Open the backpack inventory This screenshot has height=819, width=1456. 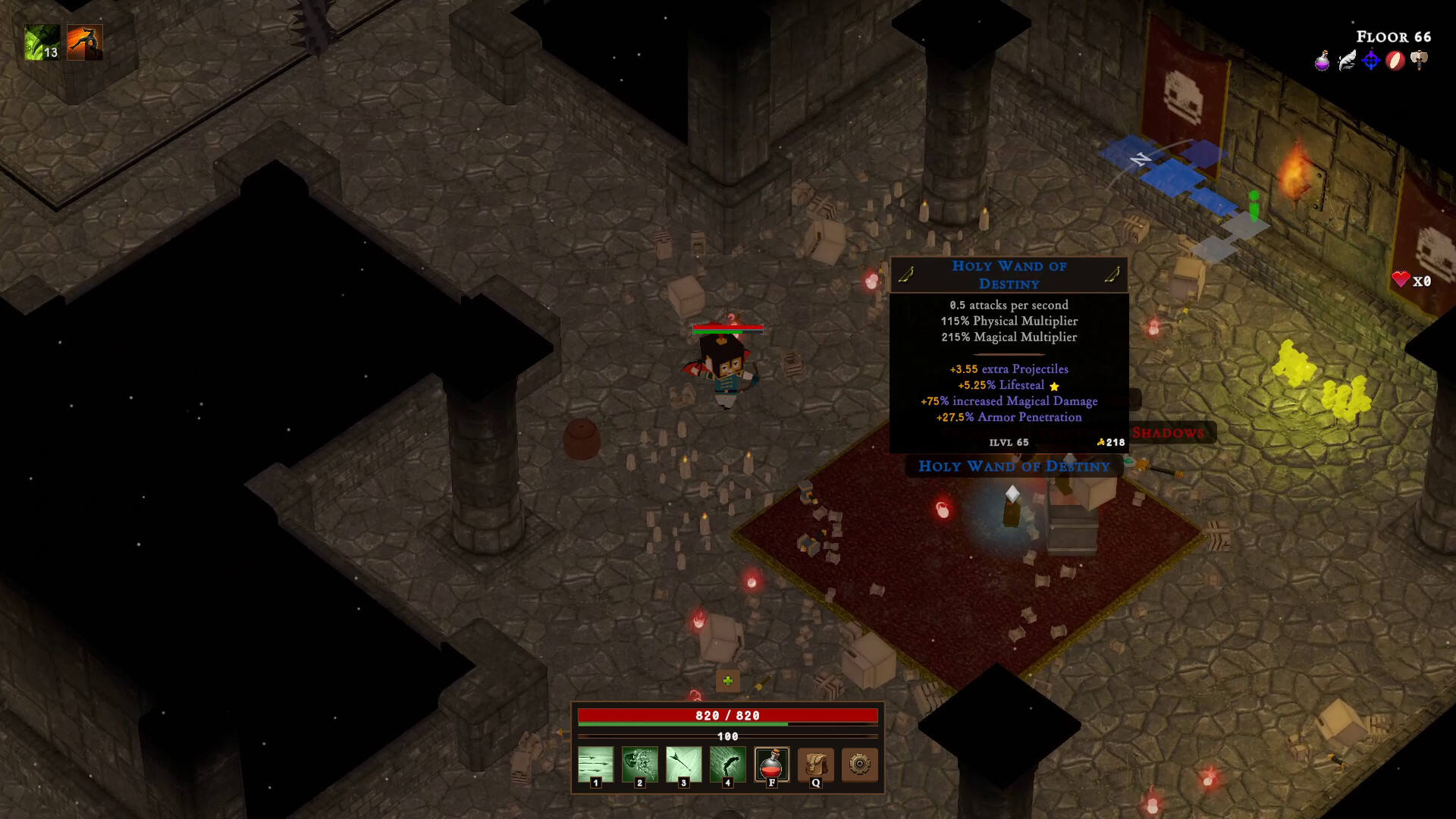click(x=815, y=764)
